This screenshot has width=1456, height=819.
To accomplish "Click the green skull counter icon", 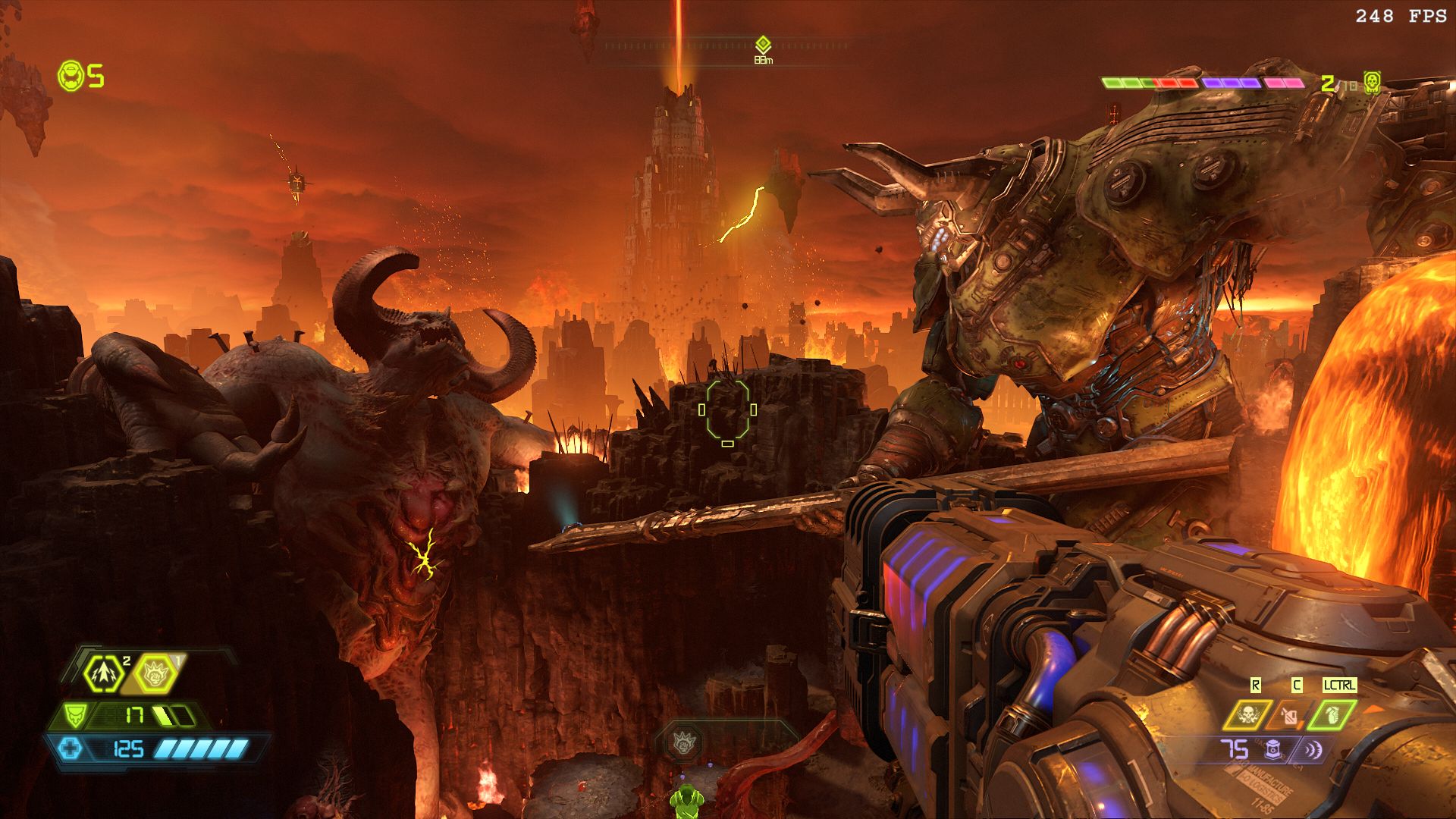I will point(1371,82).
